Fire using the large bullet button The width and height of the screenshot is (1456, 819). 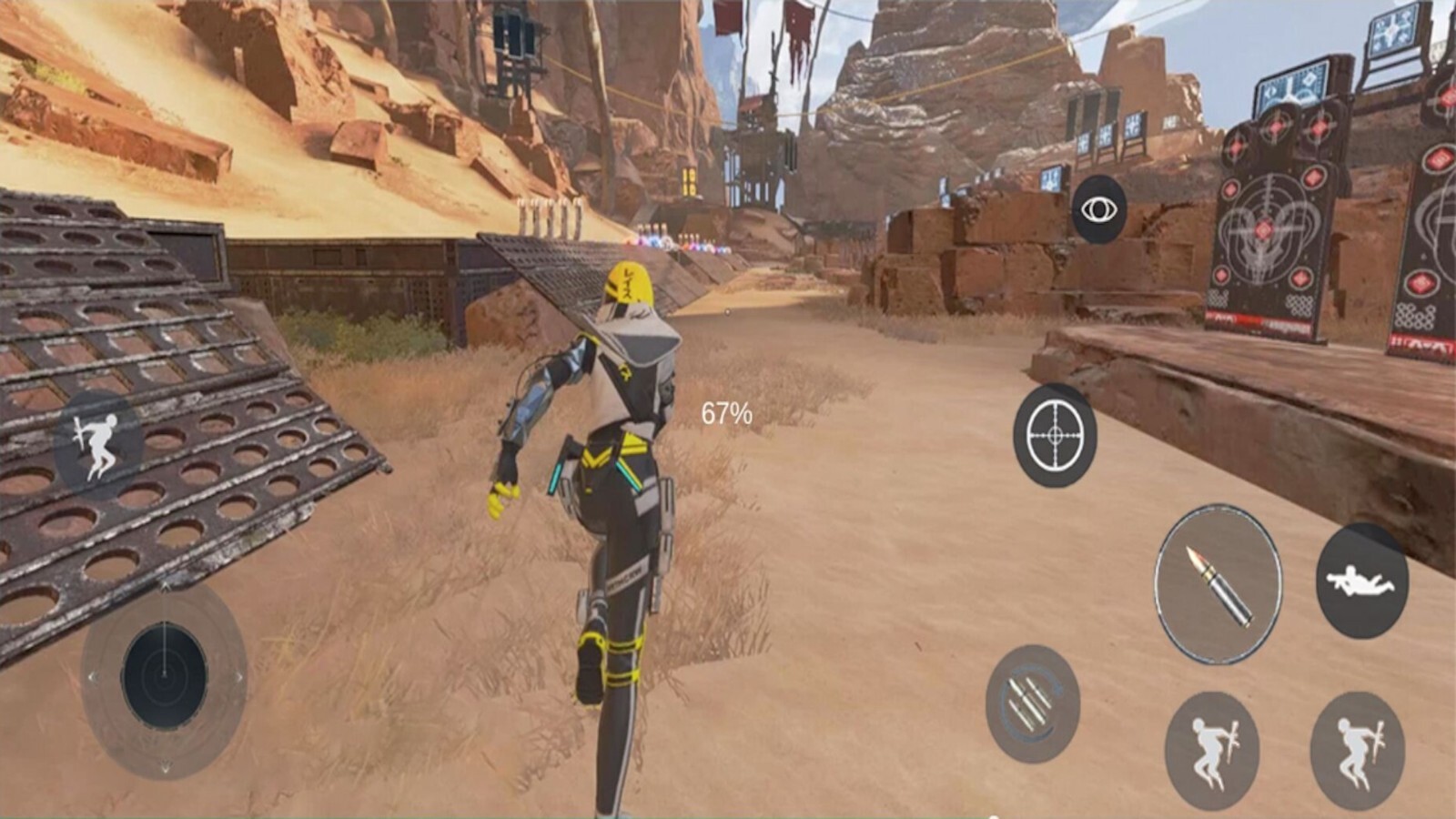1218,584
